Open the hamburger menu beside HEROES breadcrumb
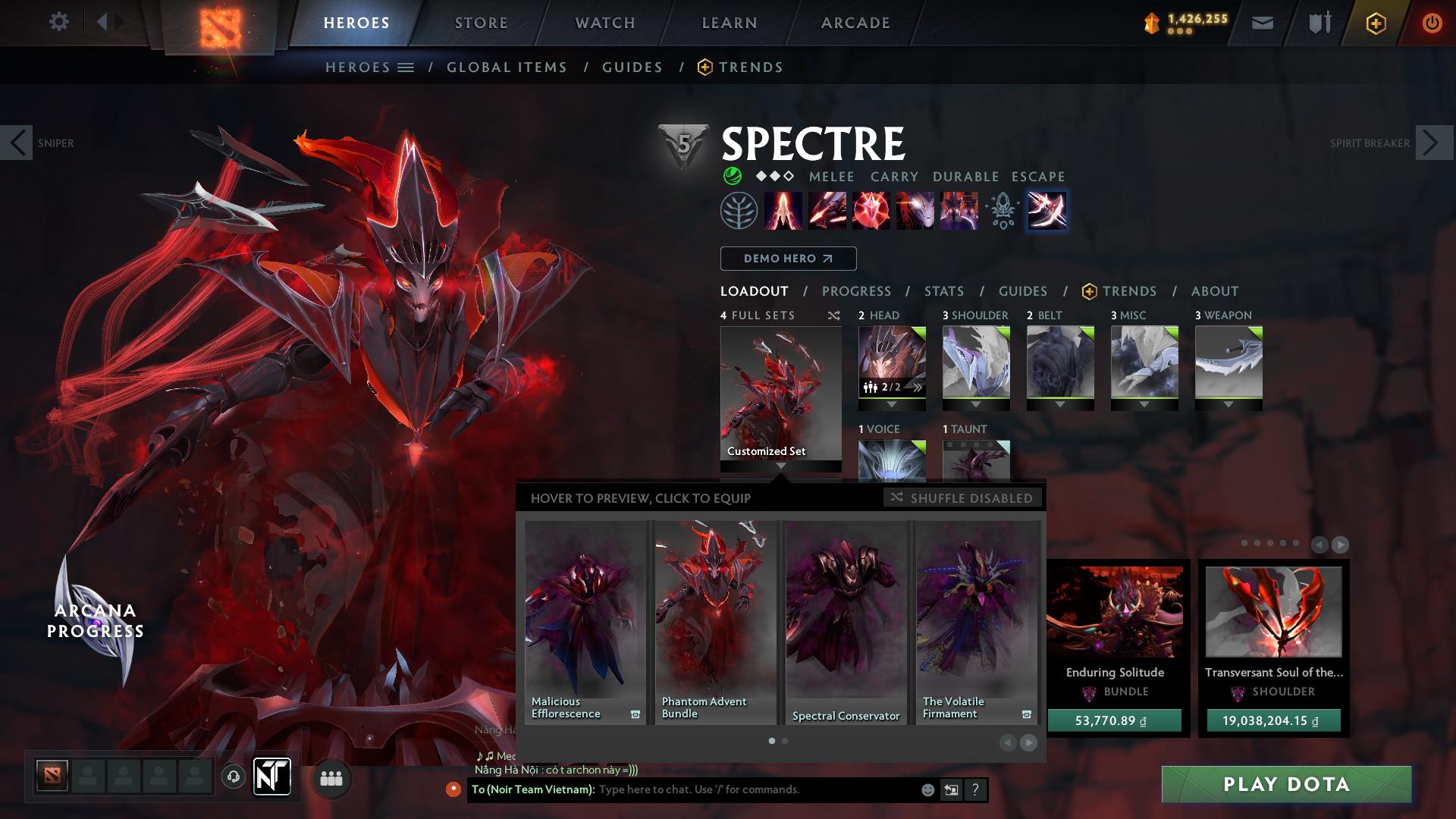The width and height of the screenshot is (1456, 819). click(x=406, y=67)
